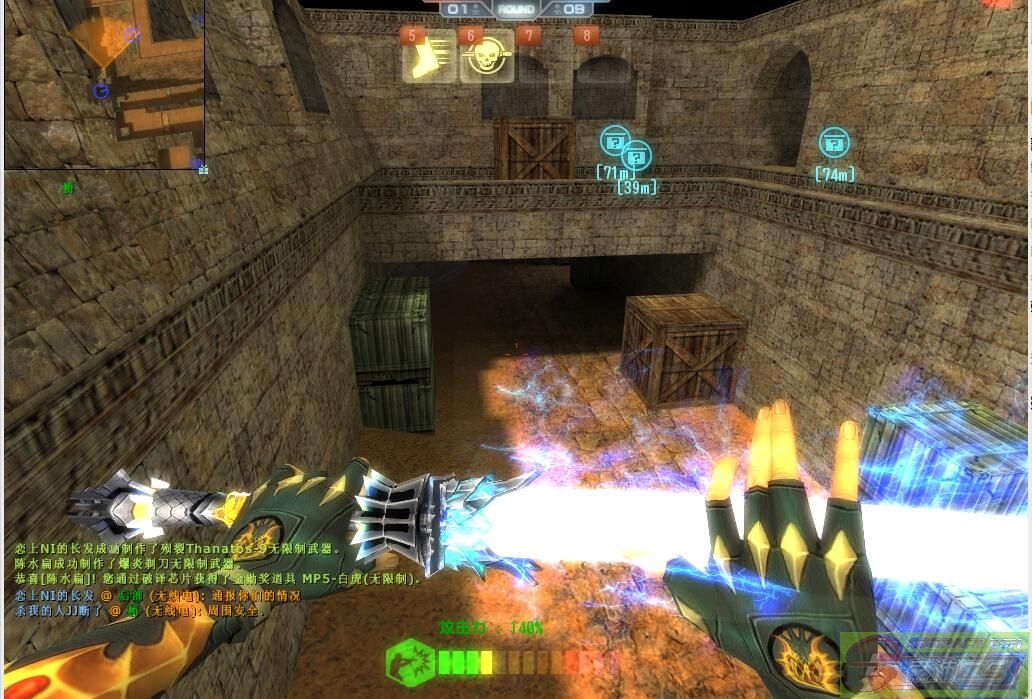The height and width of the screenshot is (699, 1032).
Task: Activate the skull headshot skill
Action: click(x=487, y=57)
